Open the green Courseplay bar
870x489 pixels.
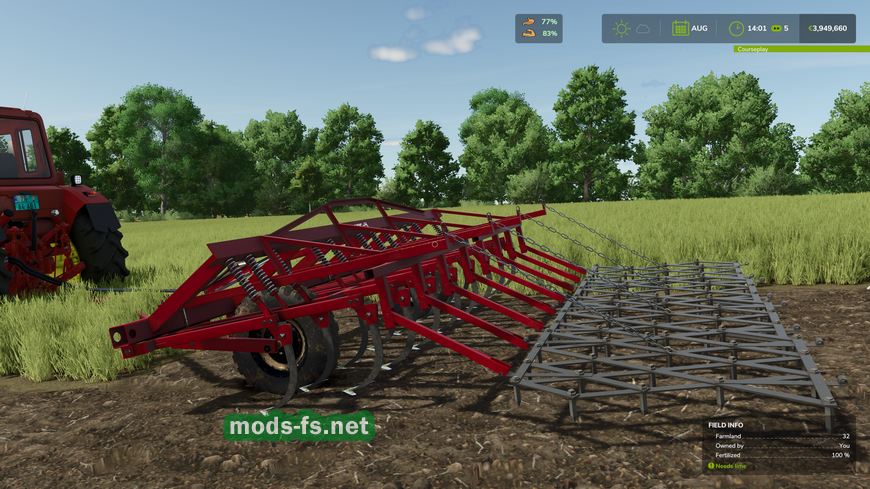[800, 48]
